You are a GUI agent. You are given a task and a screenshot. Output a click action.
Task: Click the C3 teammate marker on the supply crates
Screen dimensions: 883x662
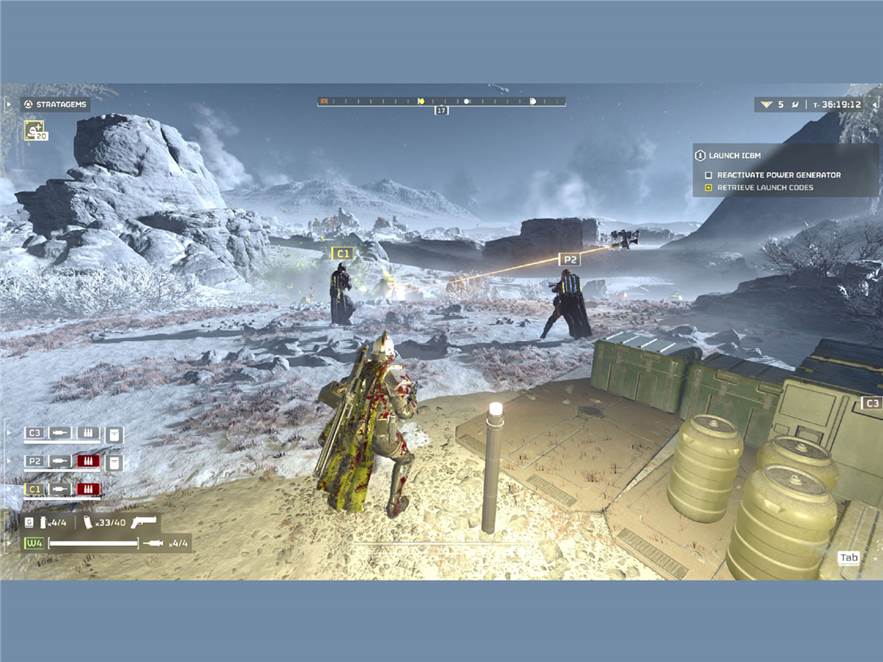(x=871, y=403)
